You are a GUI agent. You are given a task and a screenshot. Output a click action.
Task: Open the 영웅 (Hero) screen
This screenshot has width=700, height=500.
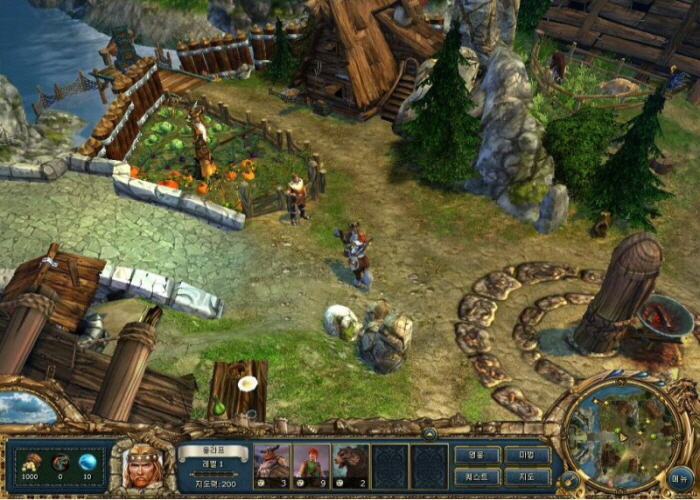(477, 455)
